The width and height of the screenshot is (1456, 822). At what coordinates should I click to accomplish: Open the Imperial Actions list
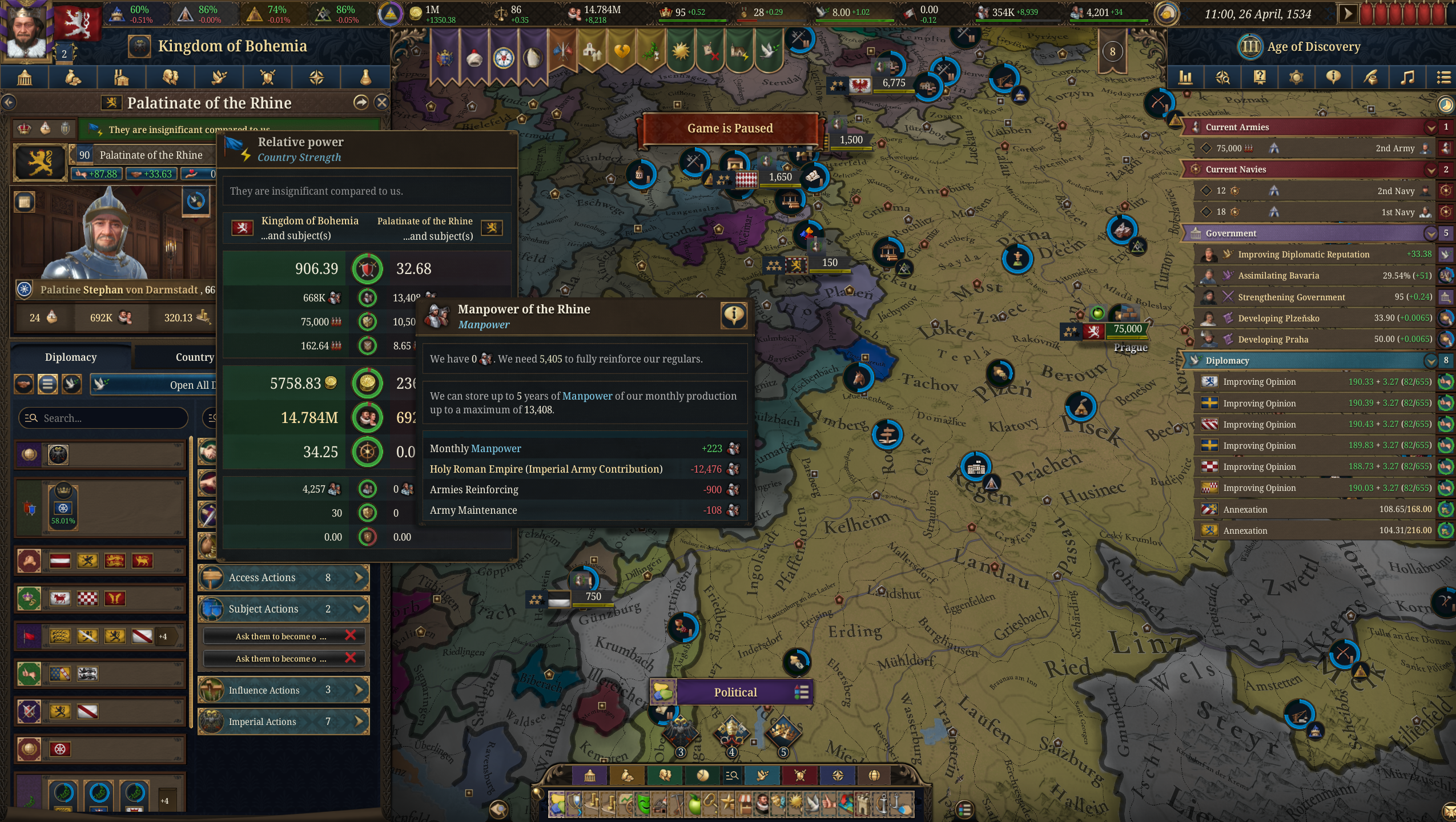coord(284,721)
